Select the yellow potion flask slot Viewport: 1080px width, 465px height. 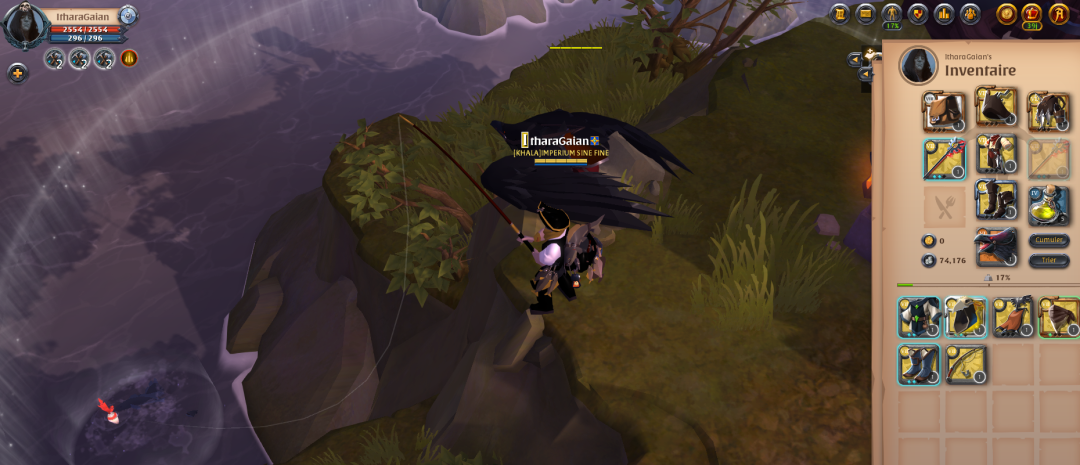pos(1049,205)
